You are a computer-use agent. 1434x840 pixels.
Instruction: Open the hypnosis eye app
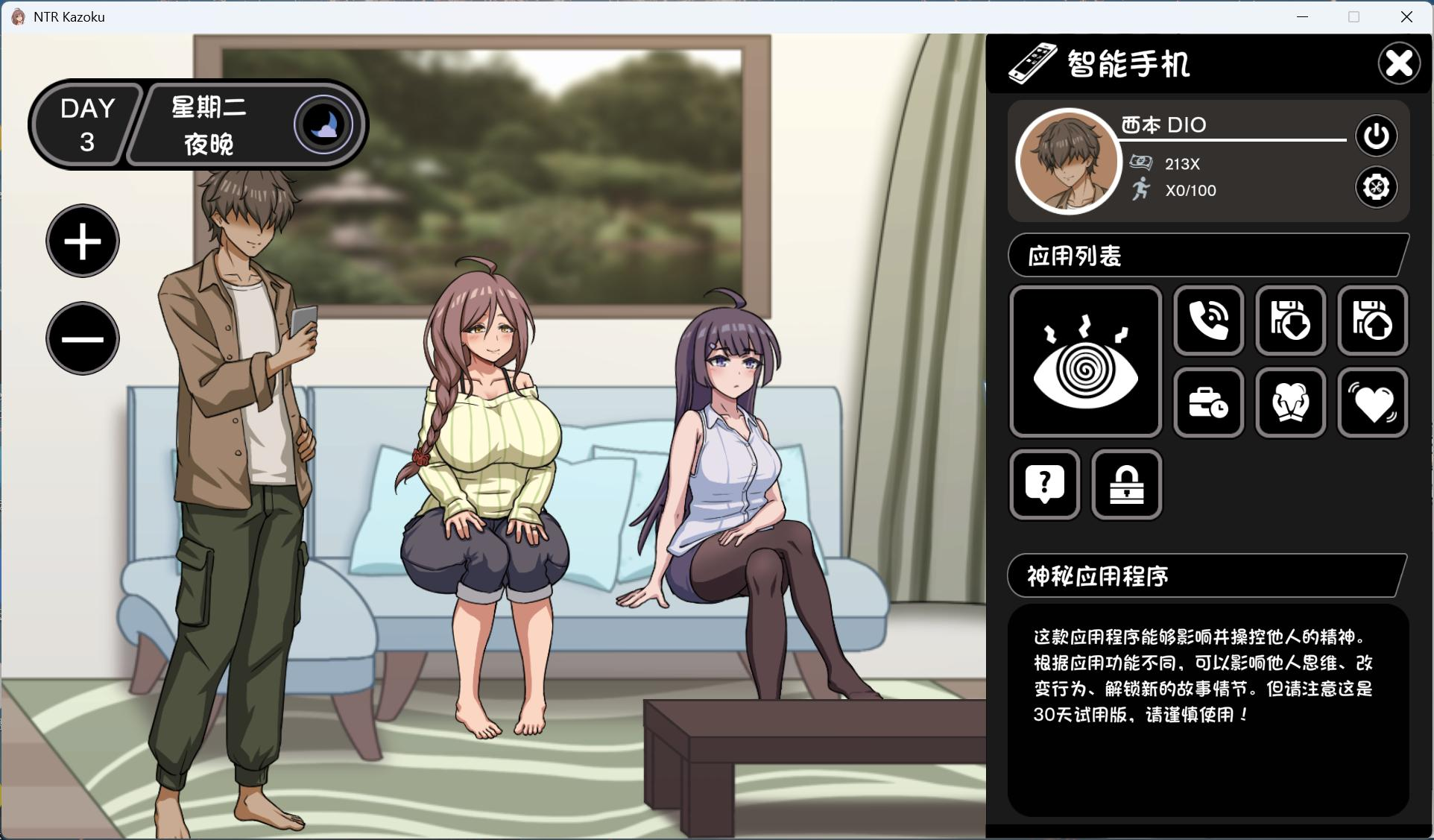(1084, 361)
